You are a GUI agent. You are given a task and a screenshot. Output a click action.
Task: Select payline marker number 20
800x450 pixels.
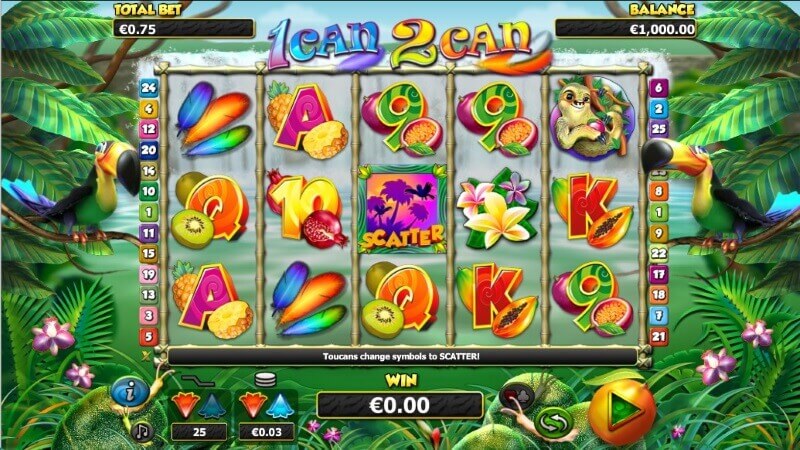pyautogui.click(x=149, y=149)
